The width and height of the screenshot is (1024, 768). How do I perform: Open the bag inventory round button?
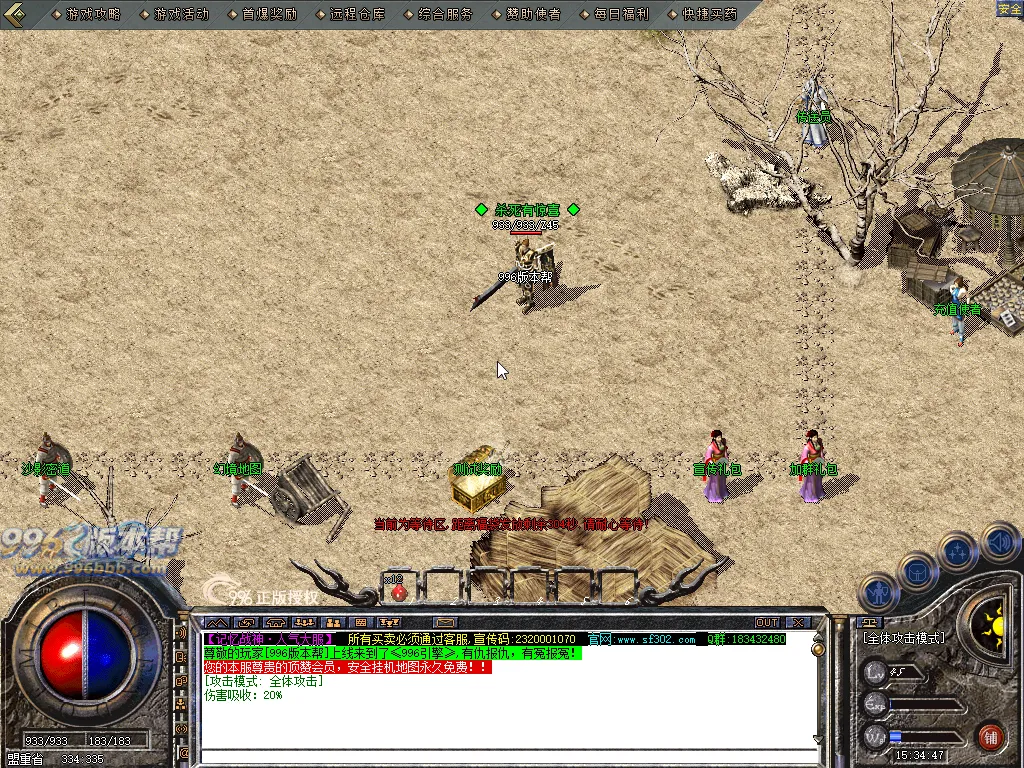pos(918,572)
